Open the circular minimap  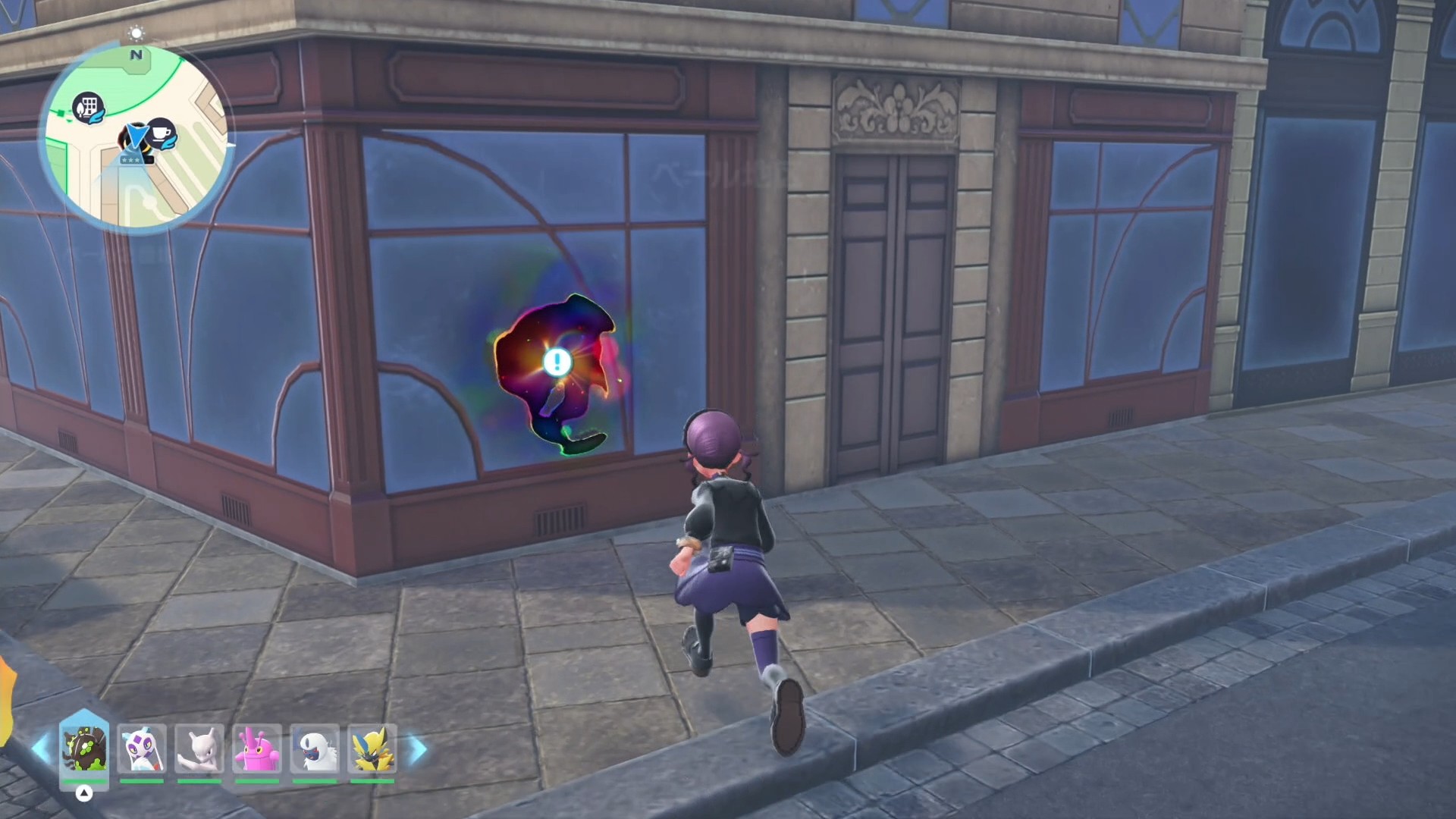[x=136, y=138]
